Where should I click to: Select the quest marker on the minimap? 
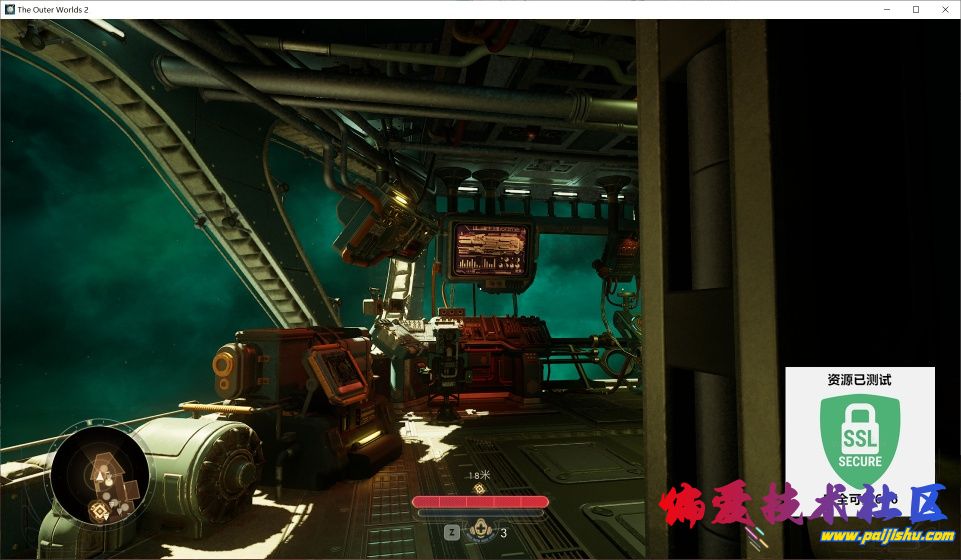(100, 511)
